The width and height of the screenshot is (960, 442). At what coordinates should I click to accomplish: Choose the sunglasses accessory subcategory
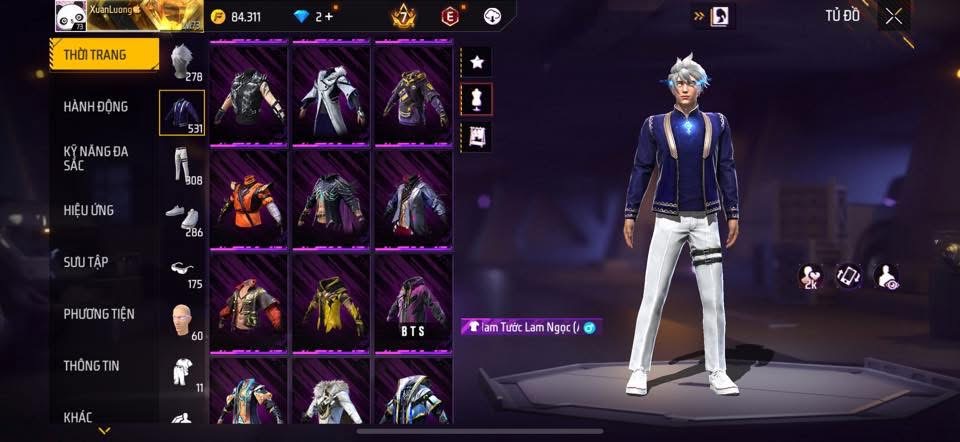pyautogui.click(x=181, y=268)
